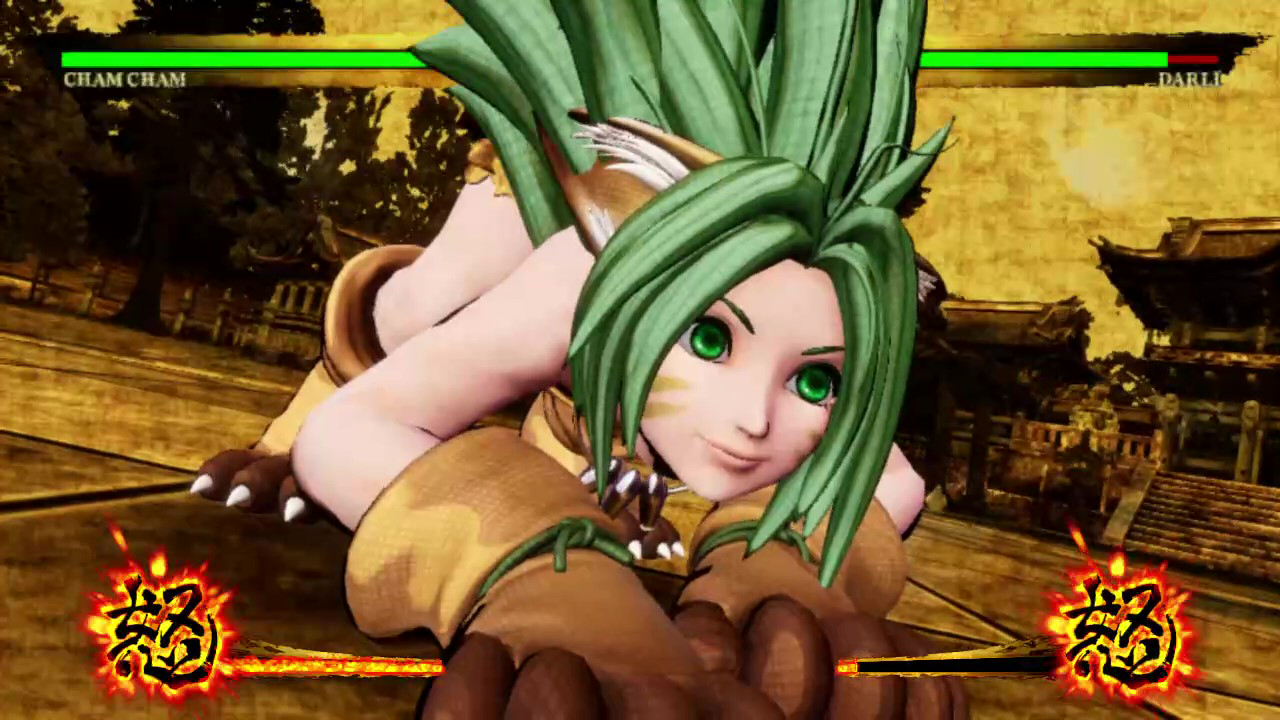The width and height of the screenshot is (1280, 720).
Task: Click Cham Cham's green health bar
Action: pos(240,59)
